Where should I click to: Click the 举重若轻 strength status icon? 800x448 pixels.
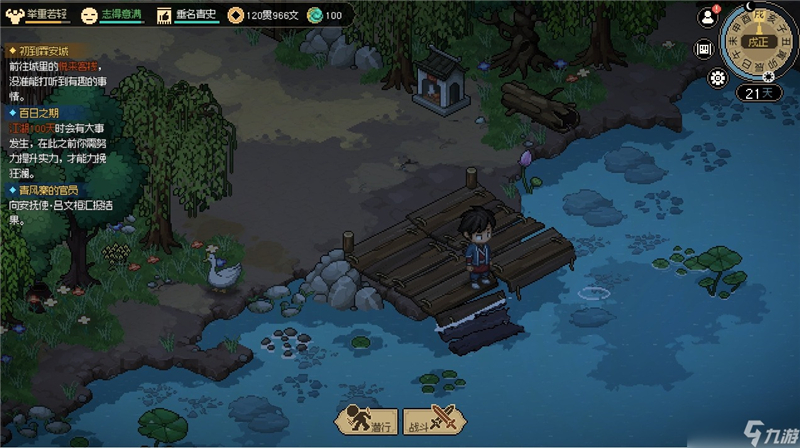click(14, 15)
